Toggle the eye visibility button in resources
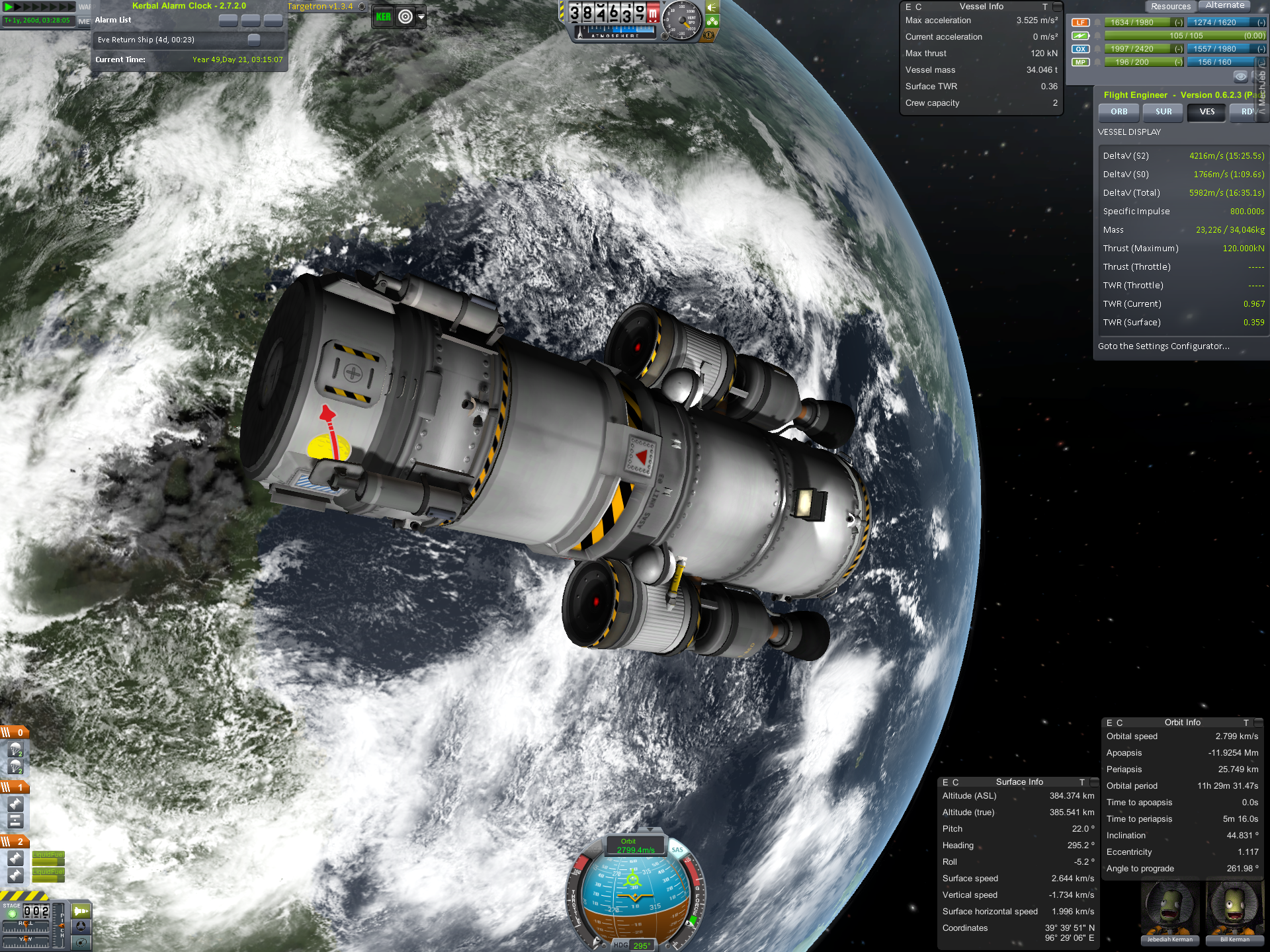Screen dimensions: 1270x952 point(1240,77)
